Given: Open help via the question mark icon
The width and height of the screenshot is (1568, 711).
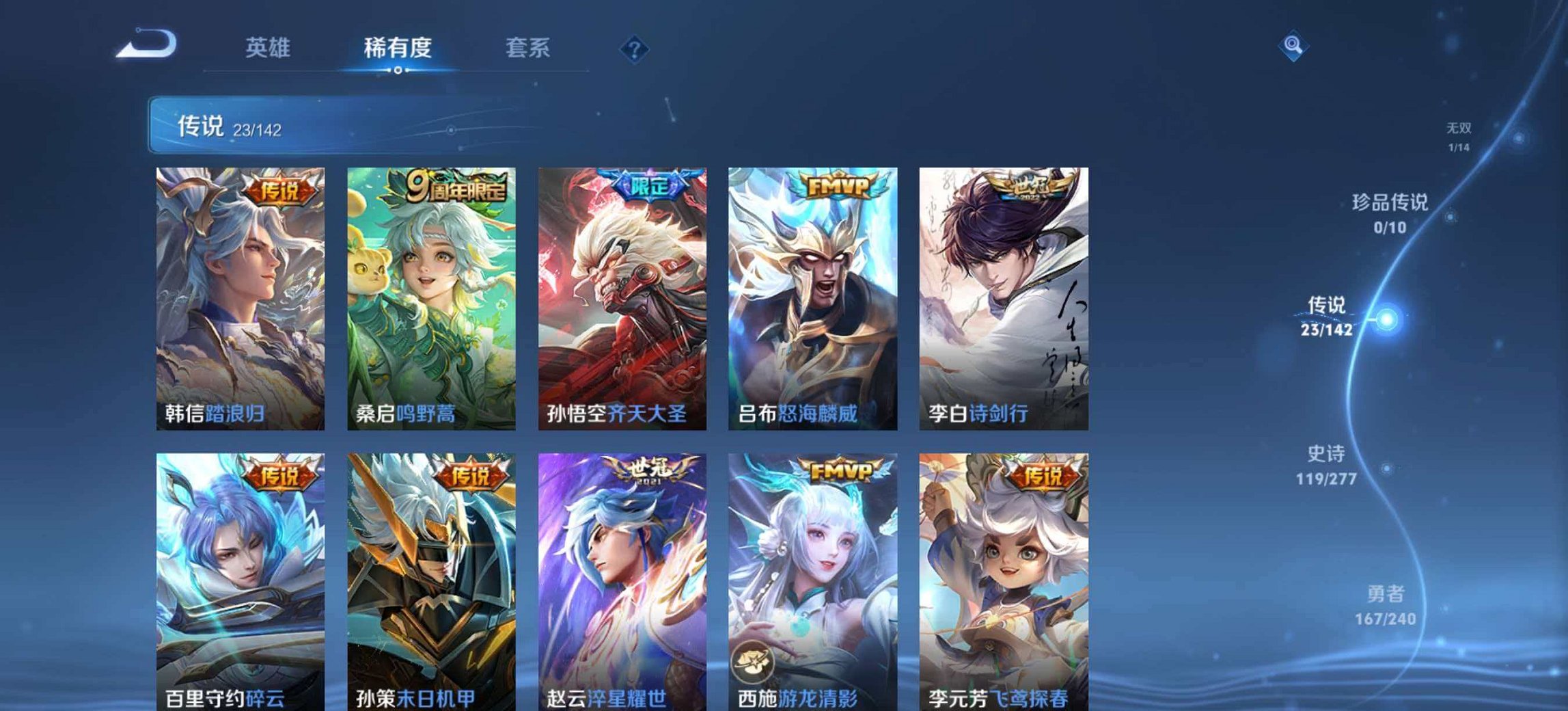Looking at the screenshot, I should point(633,48).
